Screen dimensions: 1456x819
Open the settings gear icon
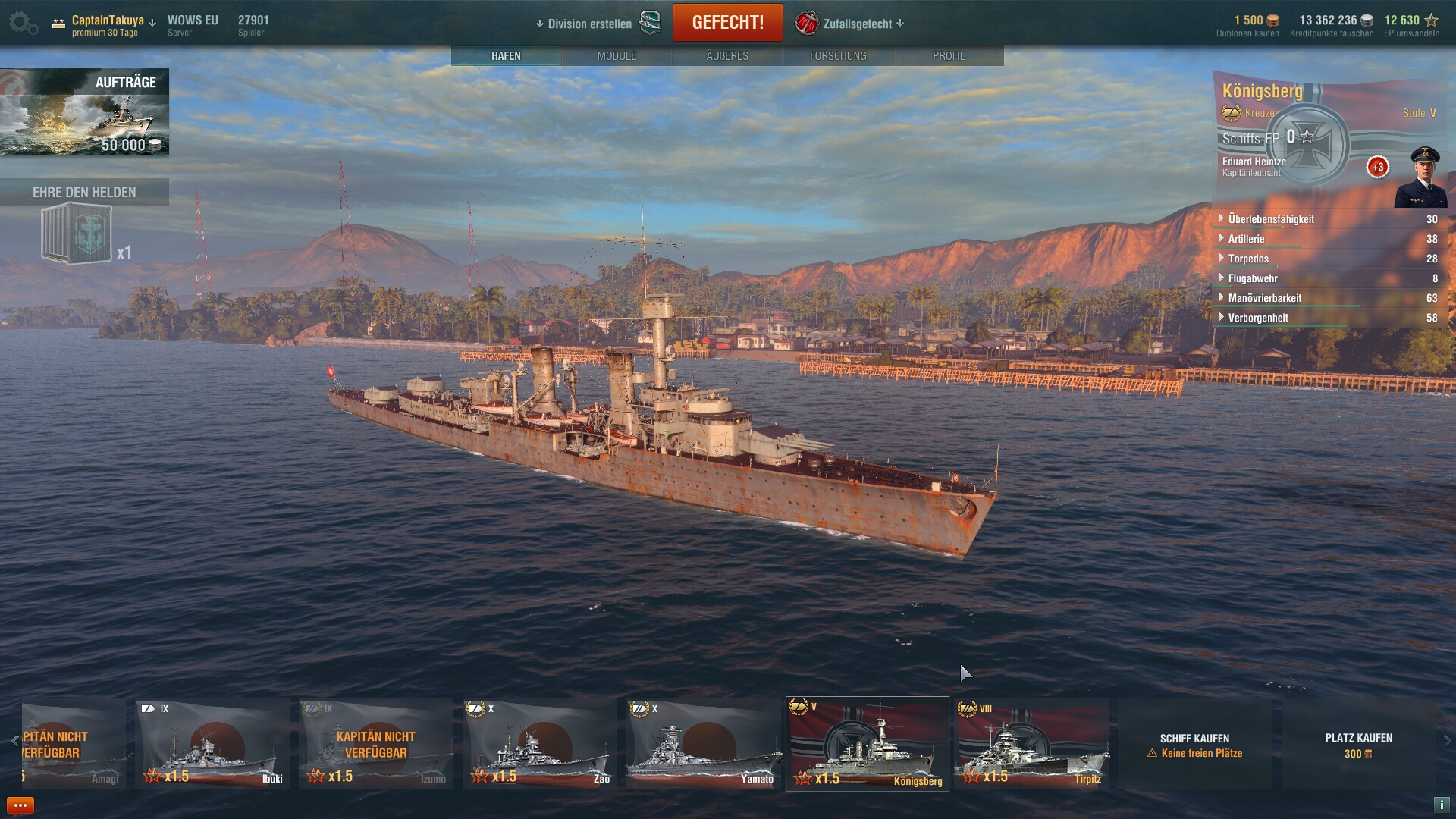[21, 23]
